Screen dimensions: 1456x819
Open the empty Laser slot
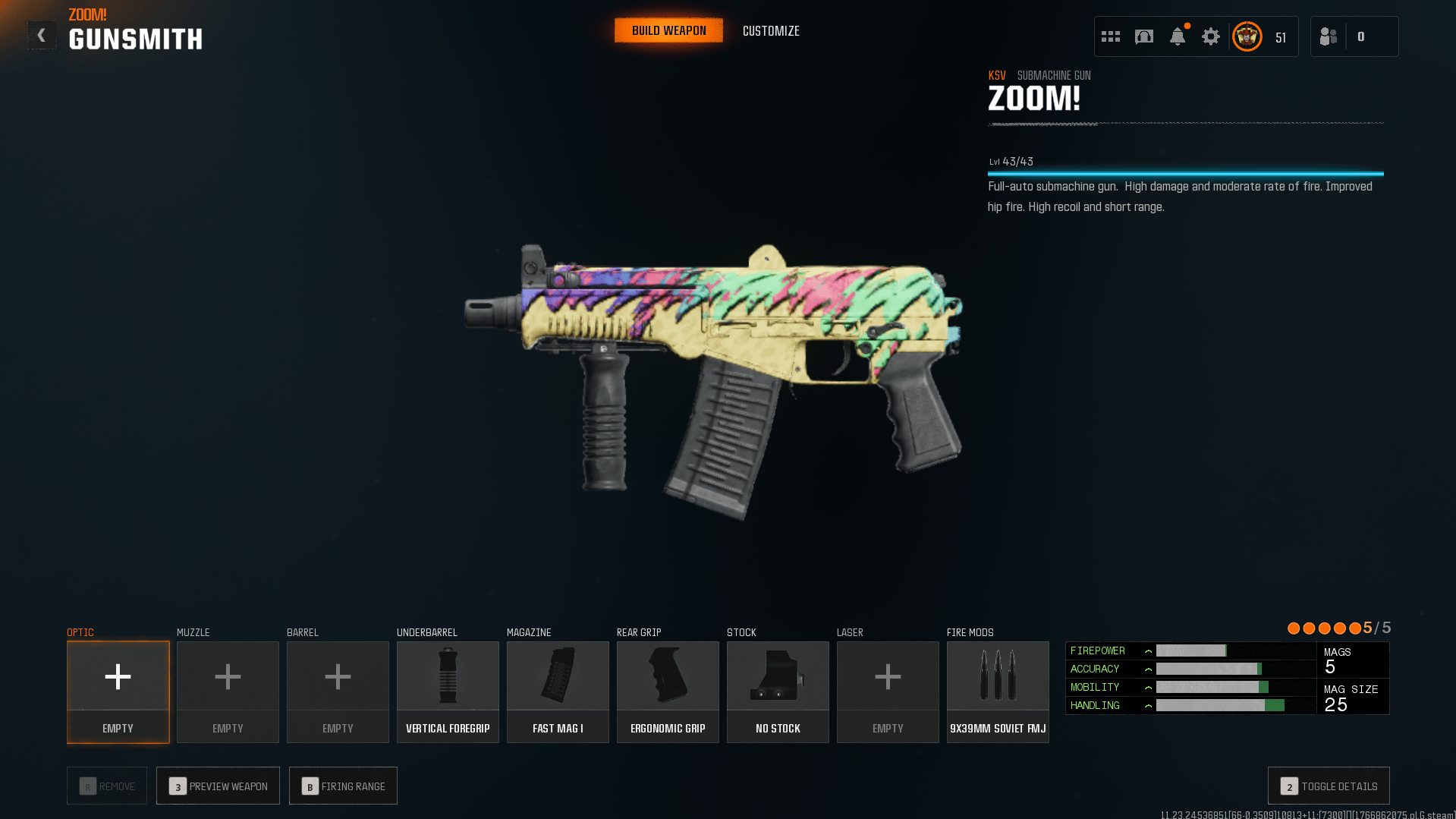tap(888, 691)
